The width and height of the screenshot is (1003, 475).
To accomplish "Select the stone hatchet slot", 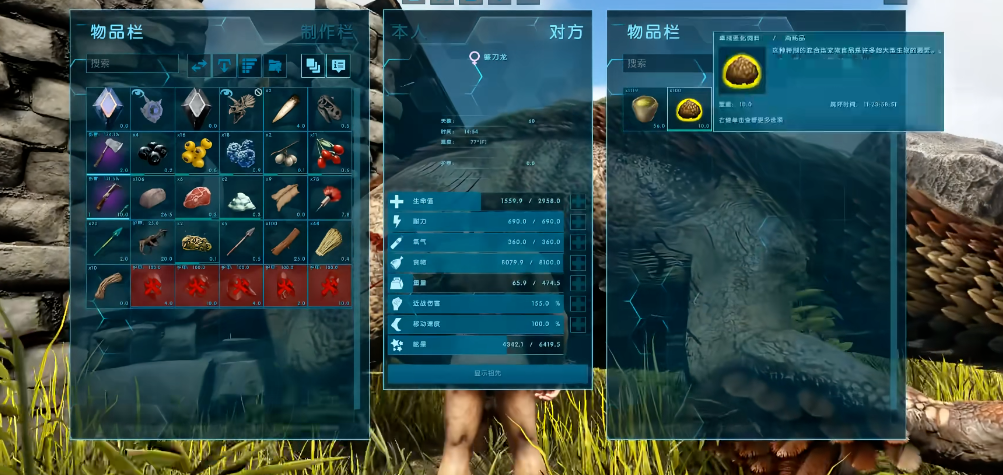I will point(107,152).
